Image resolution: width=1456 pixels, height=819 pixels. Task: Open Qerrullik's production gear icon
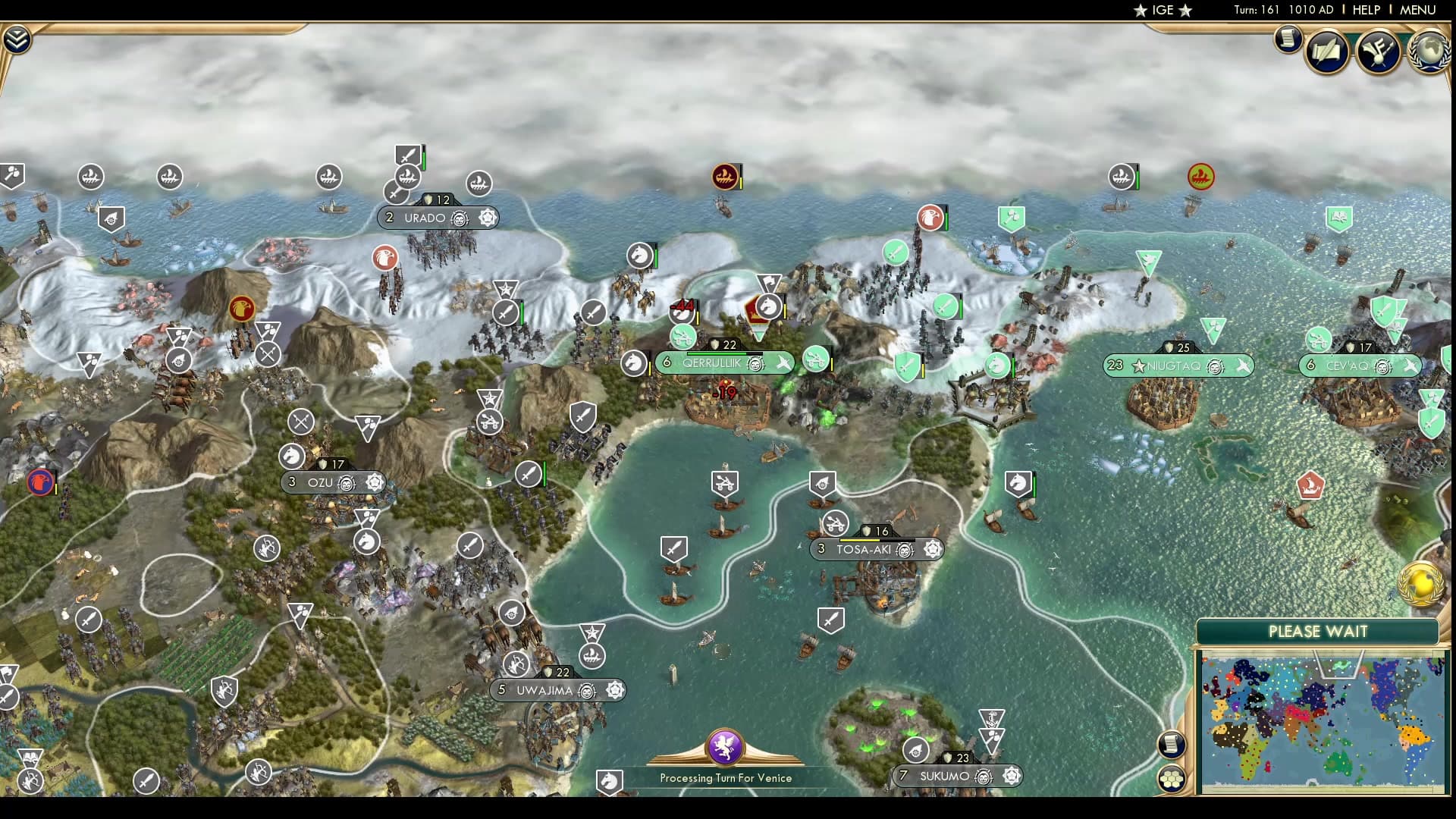[754, 362]
